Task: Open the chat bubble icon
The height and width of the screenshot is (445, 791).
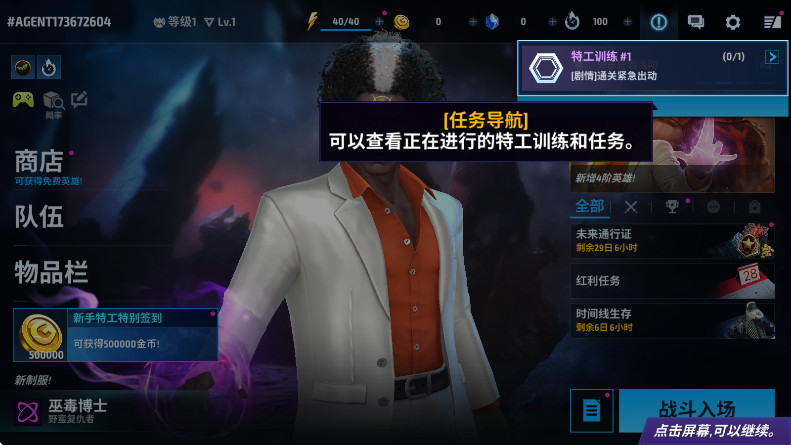Action: click(696, 21)
